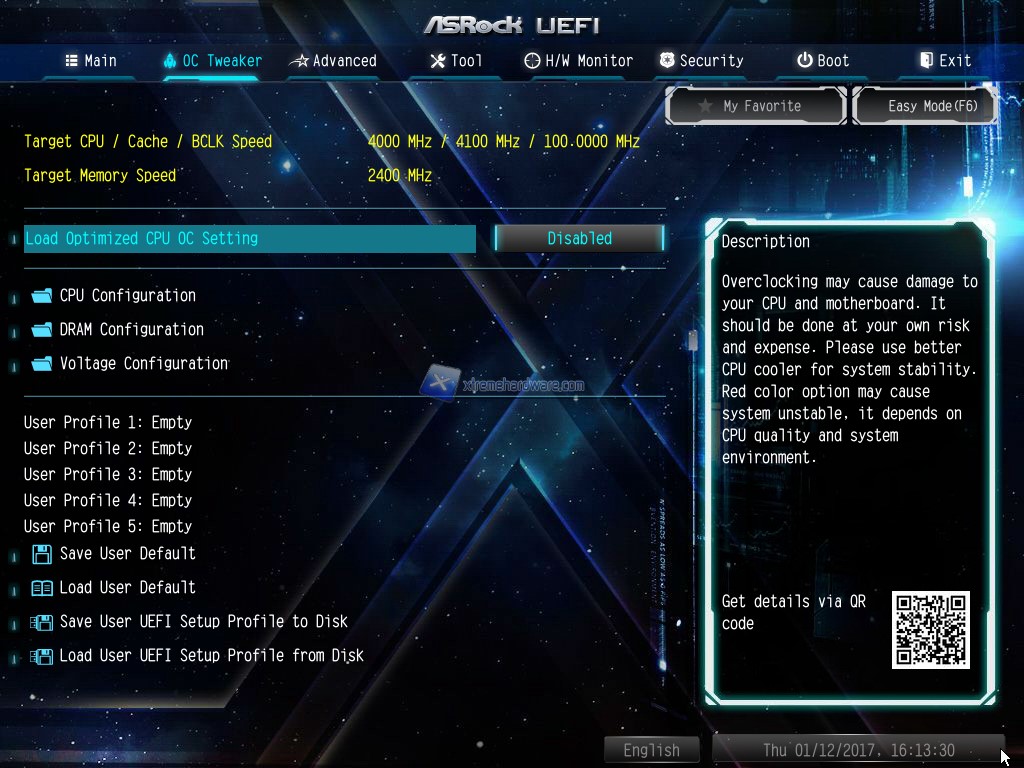Select Save User UEFI Setup Profile to Disk
The image size is (1024, 768).
[203, 622]
